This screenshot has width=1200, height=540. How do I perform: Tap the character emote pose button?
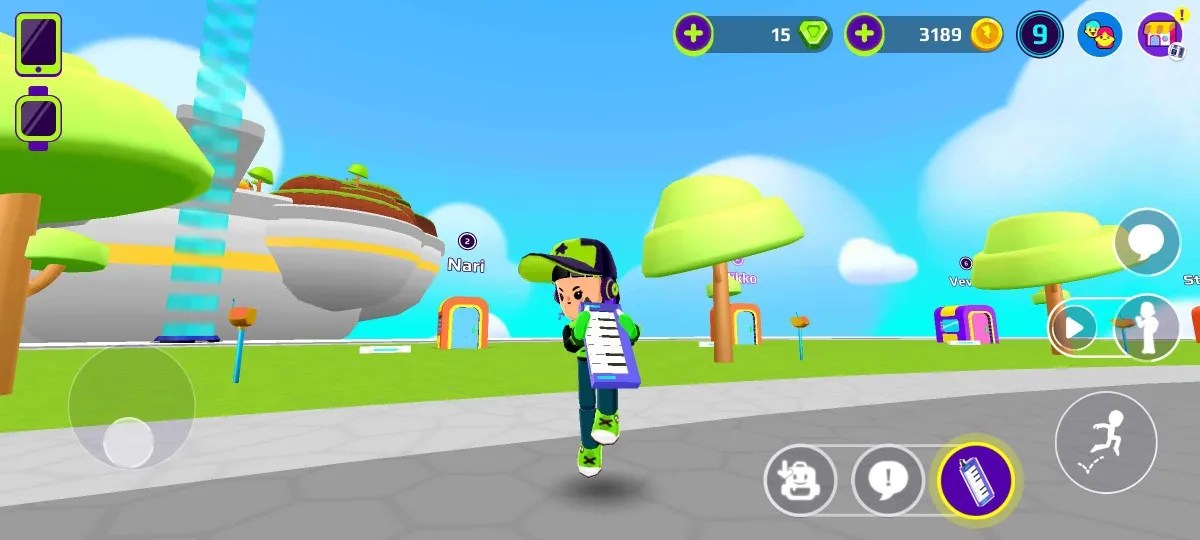coord(1147,327)
